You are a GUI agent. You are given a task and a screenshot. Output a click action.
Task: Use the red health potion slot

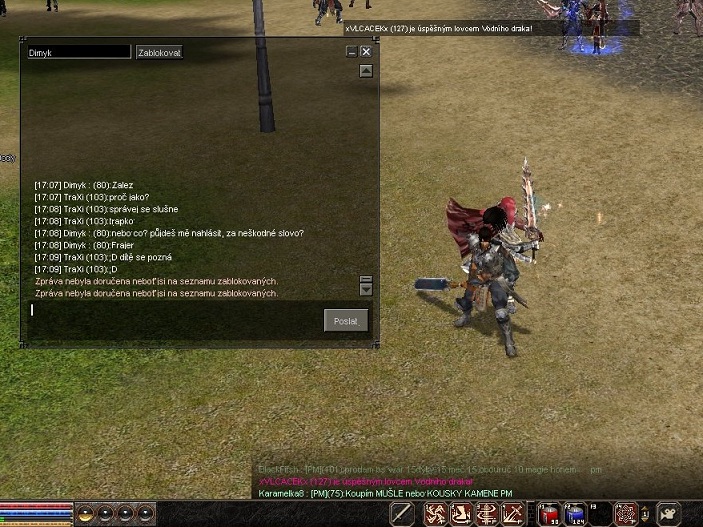pyautogui.click(x=550, y=514)
